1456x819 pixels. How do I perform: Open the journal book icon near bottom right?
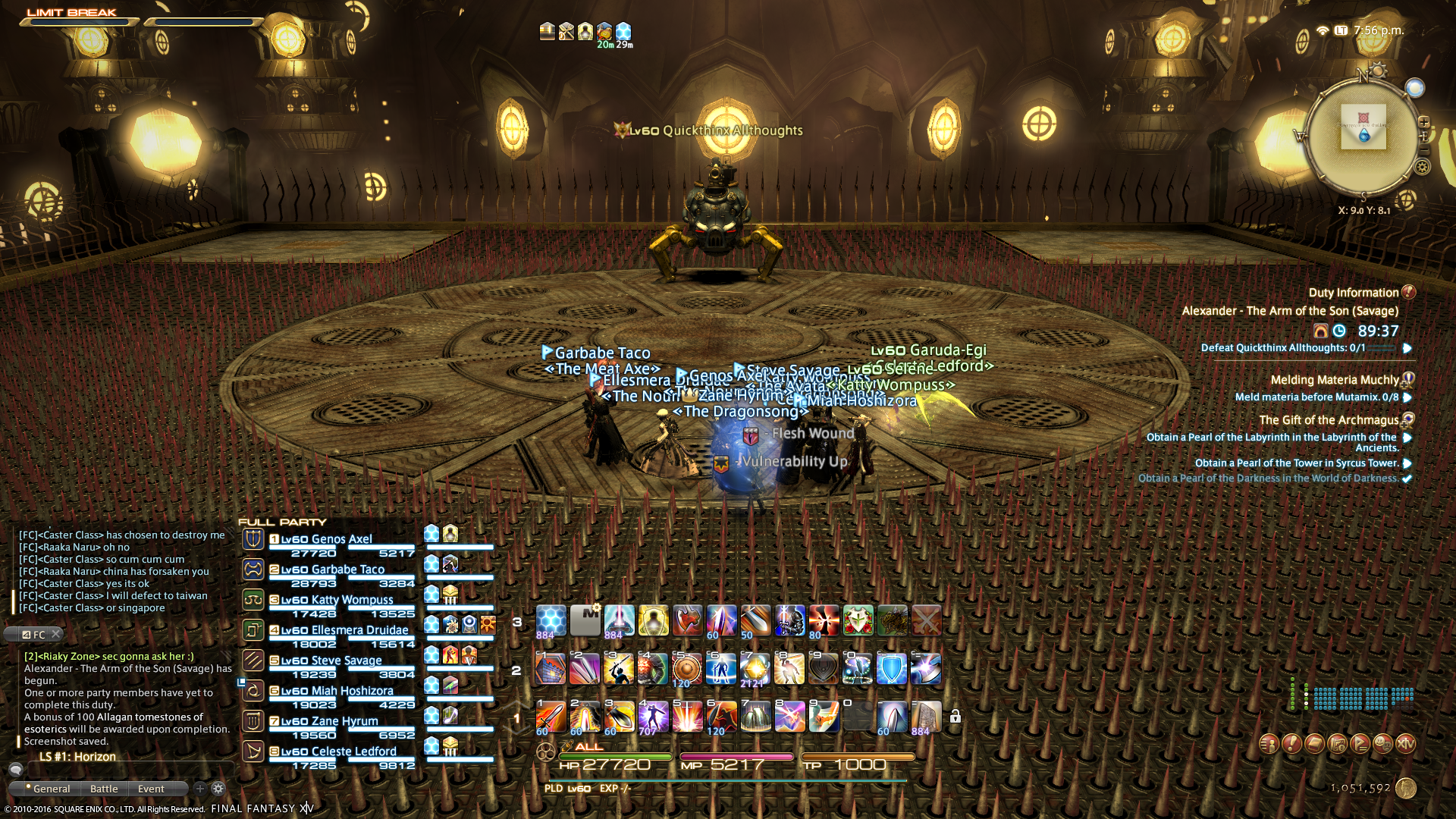(x=1314, y=743)
